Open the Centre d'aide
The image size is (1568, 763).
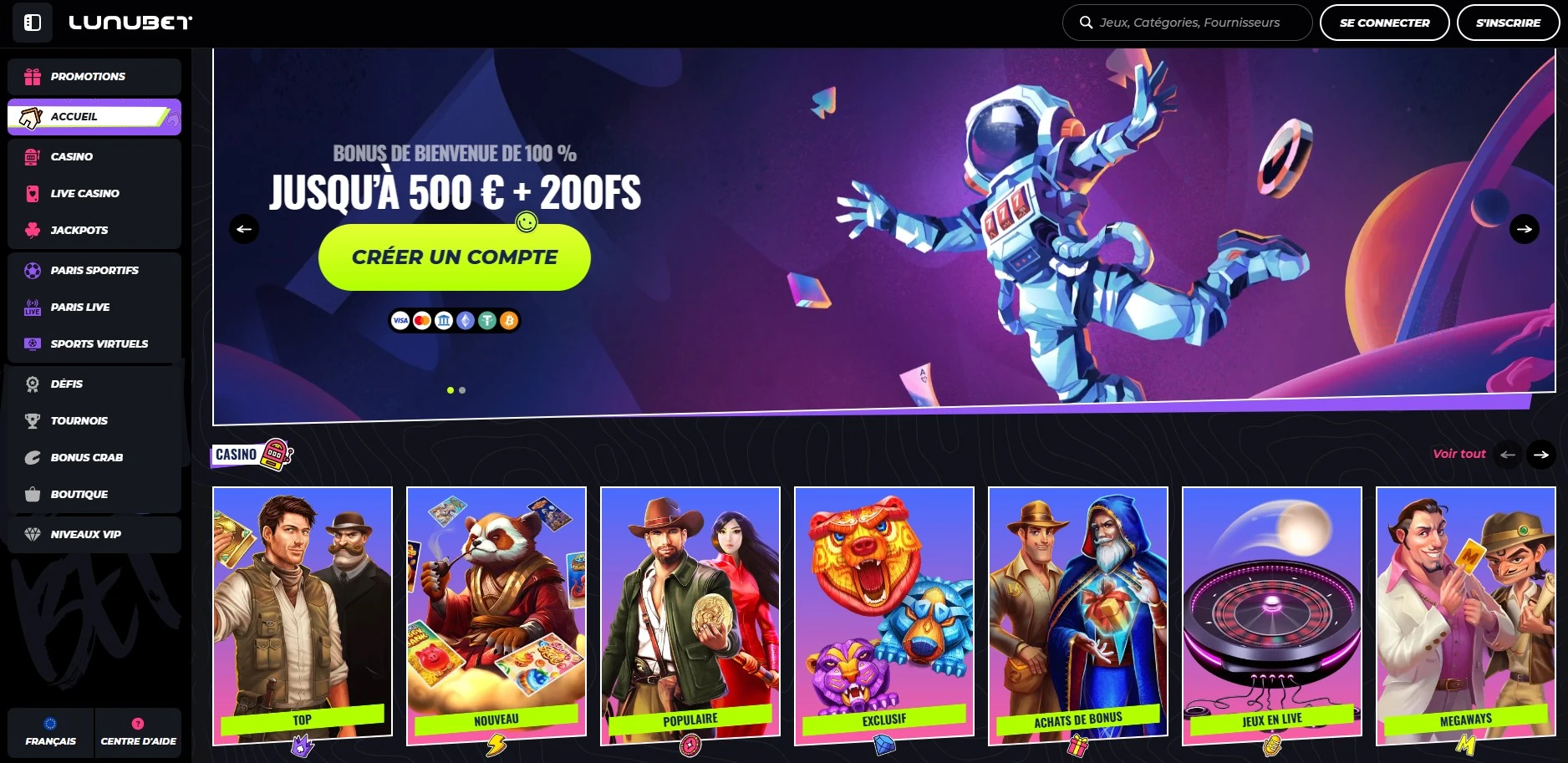coord(138,733)
